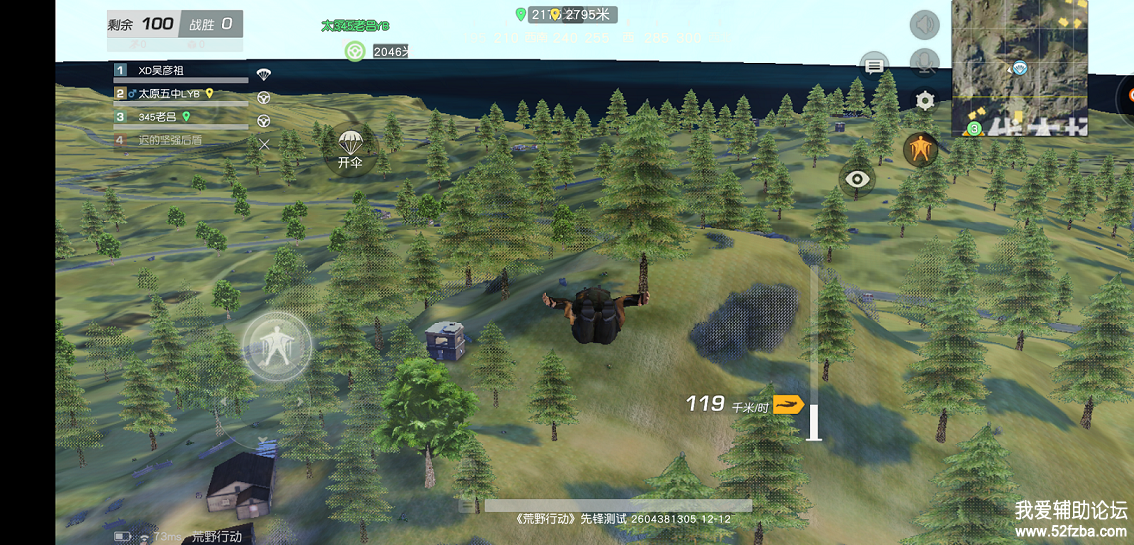Select fourth squad member row
The width and height of the screenshot is (1134, 545).
(x=181, y=140)
